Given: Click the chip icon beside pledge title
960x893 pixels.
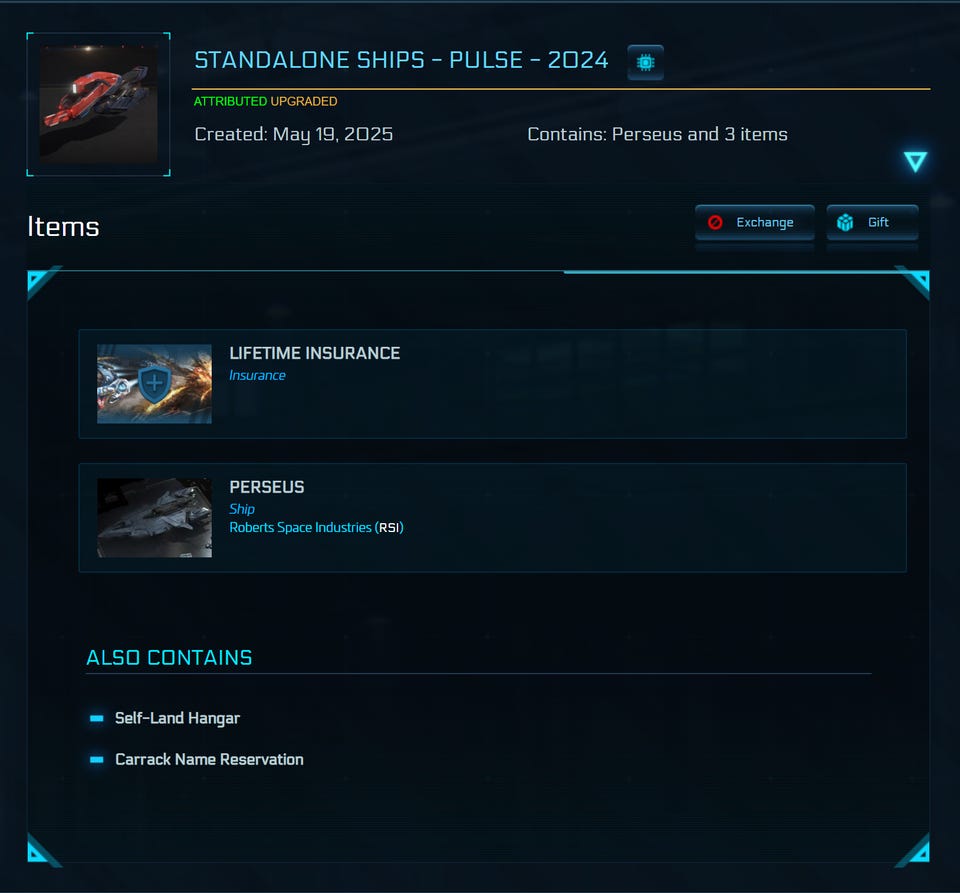Looking at the screenshot, I should point(645,62).
